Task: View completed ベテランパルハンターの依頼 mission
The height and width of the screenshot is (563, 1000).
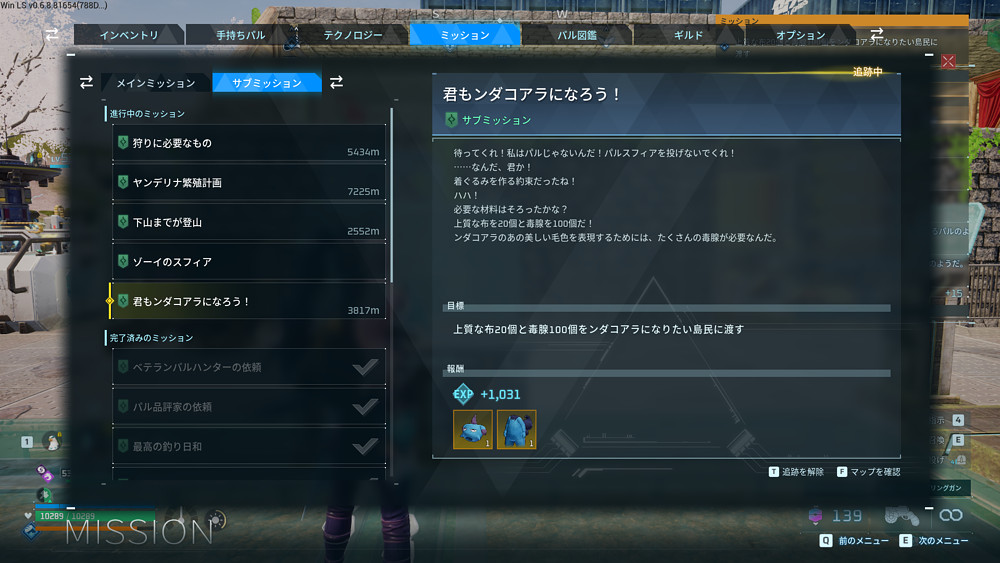Action: (248, 367)
